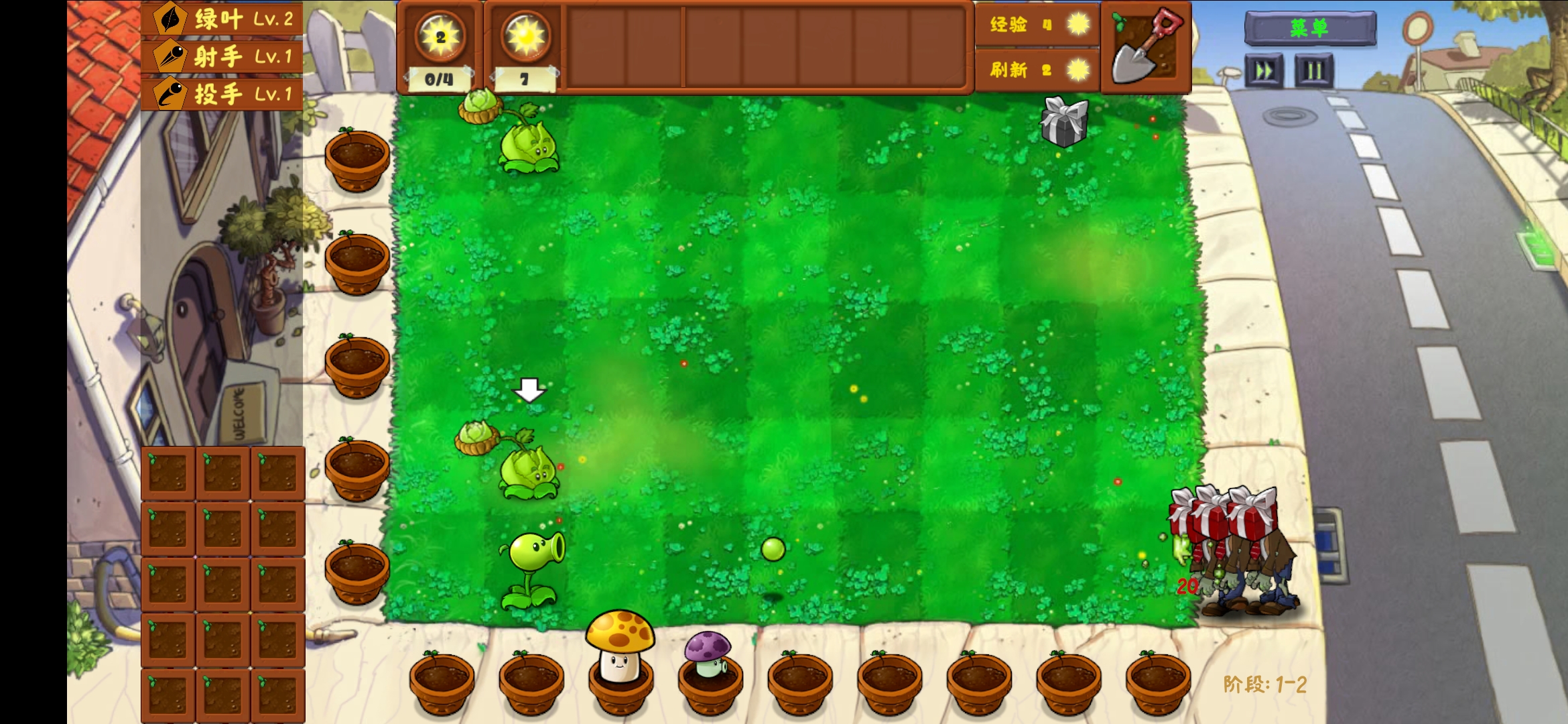1568x724 pixels.
Task: Select the 投手 Lv.1 pitcher icon
Action: pos(169,94)
